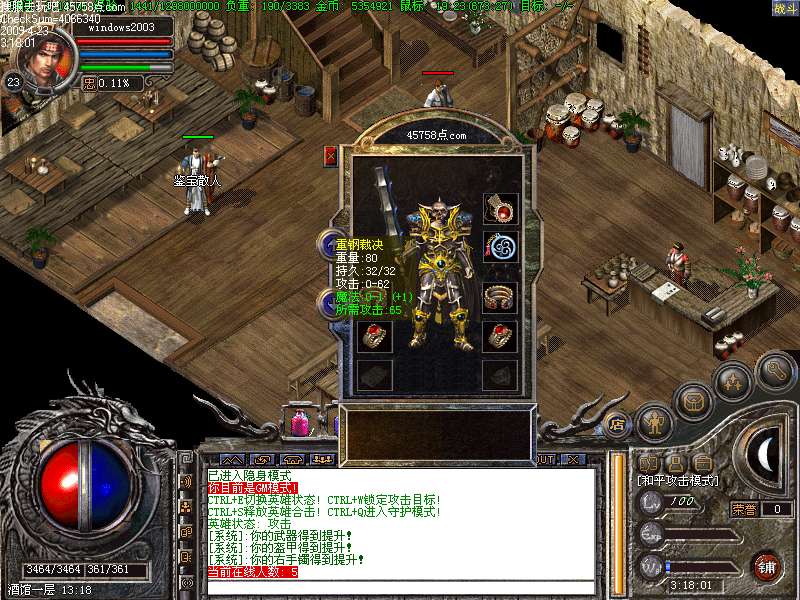Use the pink potion in belt slot
Screen dimensions: 800x600
pos(299,423)
